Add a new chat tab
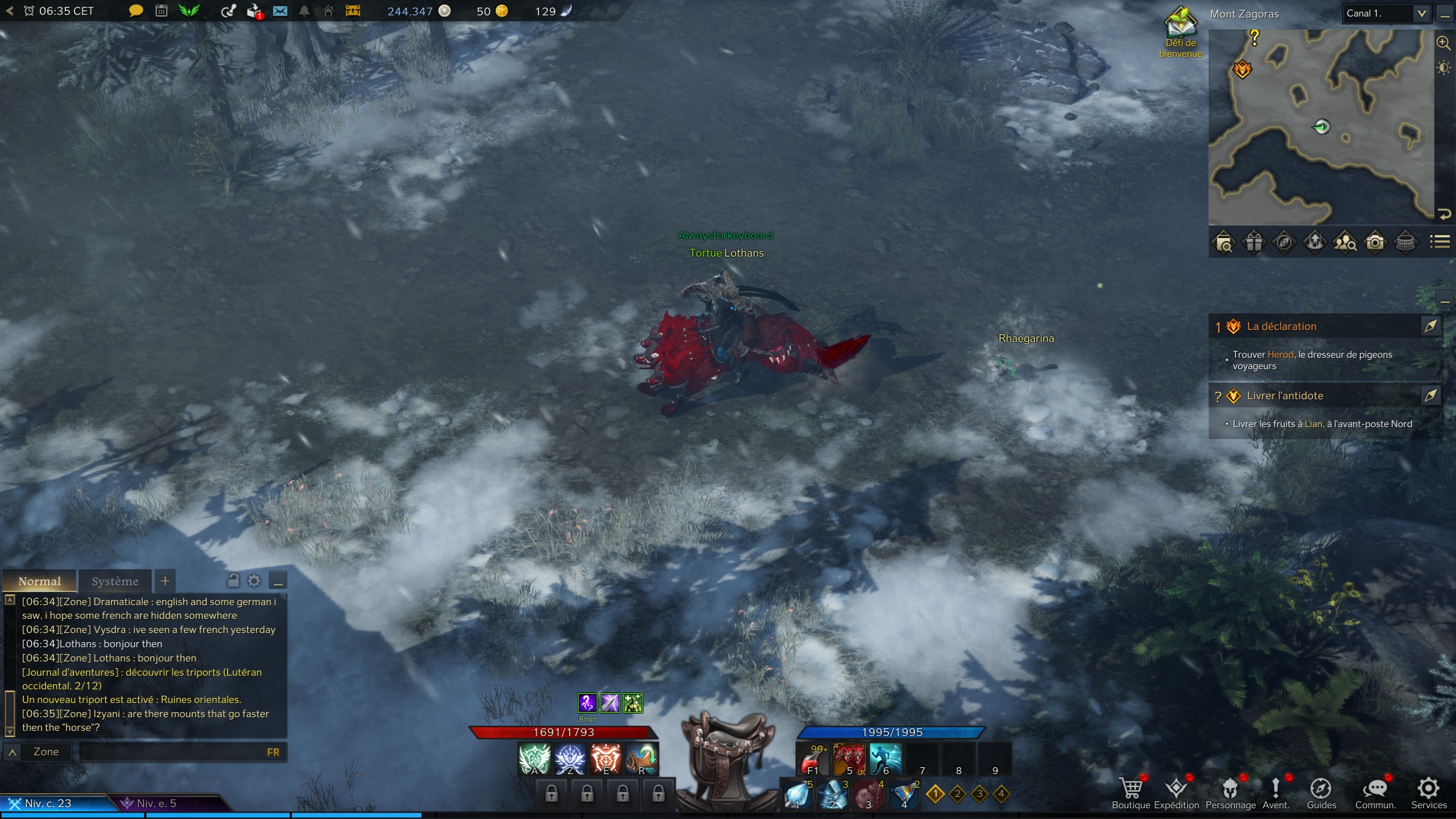Image resolution: width=1456 pixels, height=819 pixels. pyautogui.click(x=165, y=581)
